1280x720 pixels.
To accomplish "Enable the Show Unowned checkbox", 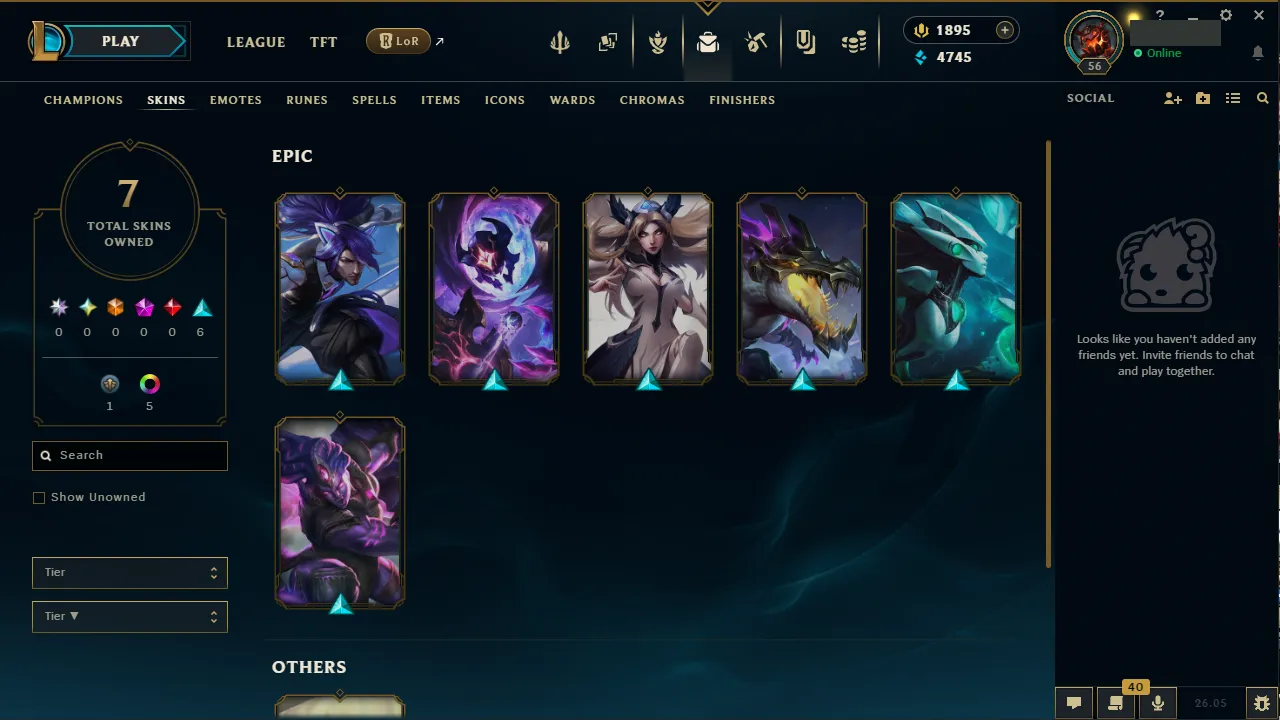I will (x=39, y=497).
